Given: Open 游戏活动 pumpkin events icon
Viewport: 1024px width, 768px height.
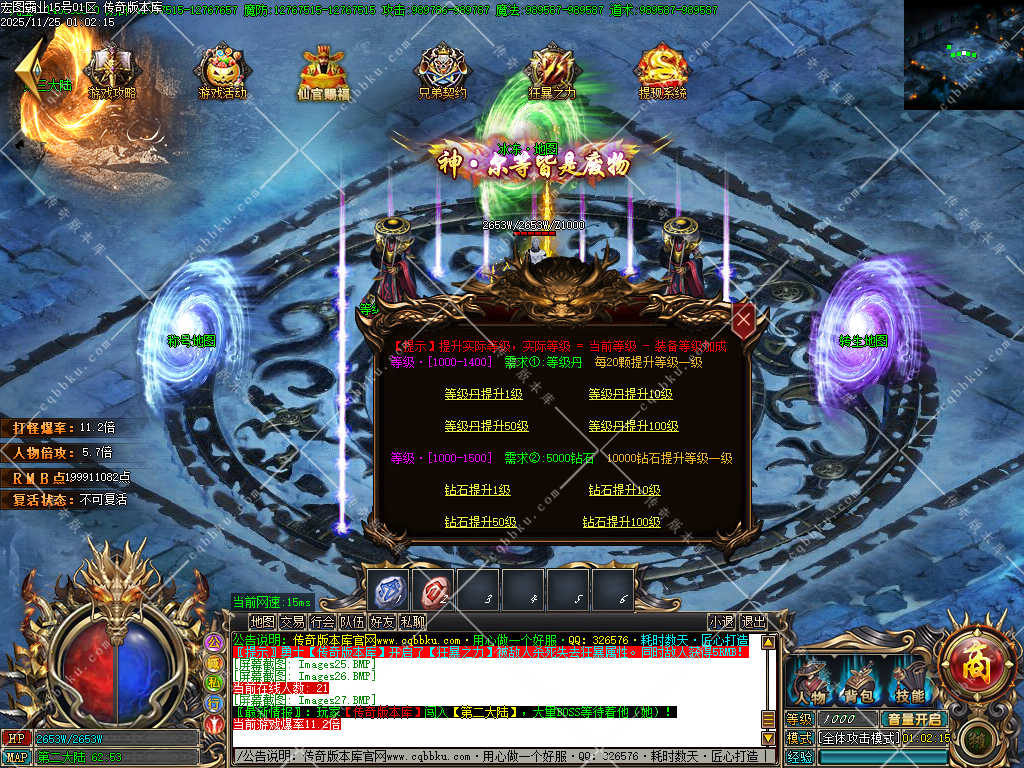Looking at the screenshot, I should 222,72.
